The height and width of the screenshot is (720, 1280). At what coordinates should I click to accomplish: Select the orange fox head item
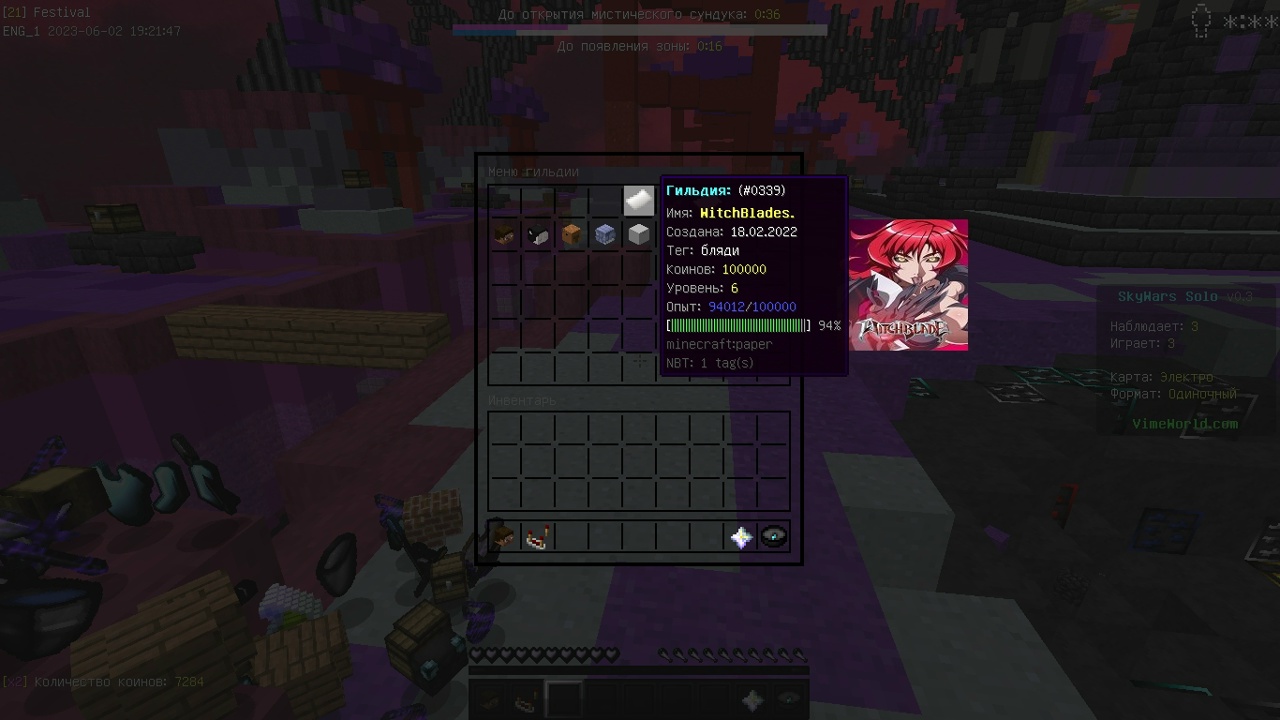(x=572, y=234)
